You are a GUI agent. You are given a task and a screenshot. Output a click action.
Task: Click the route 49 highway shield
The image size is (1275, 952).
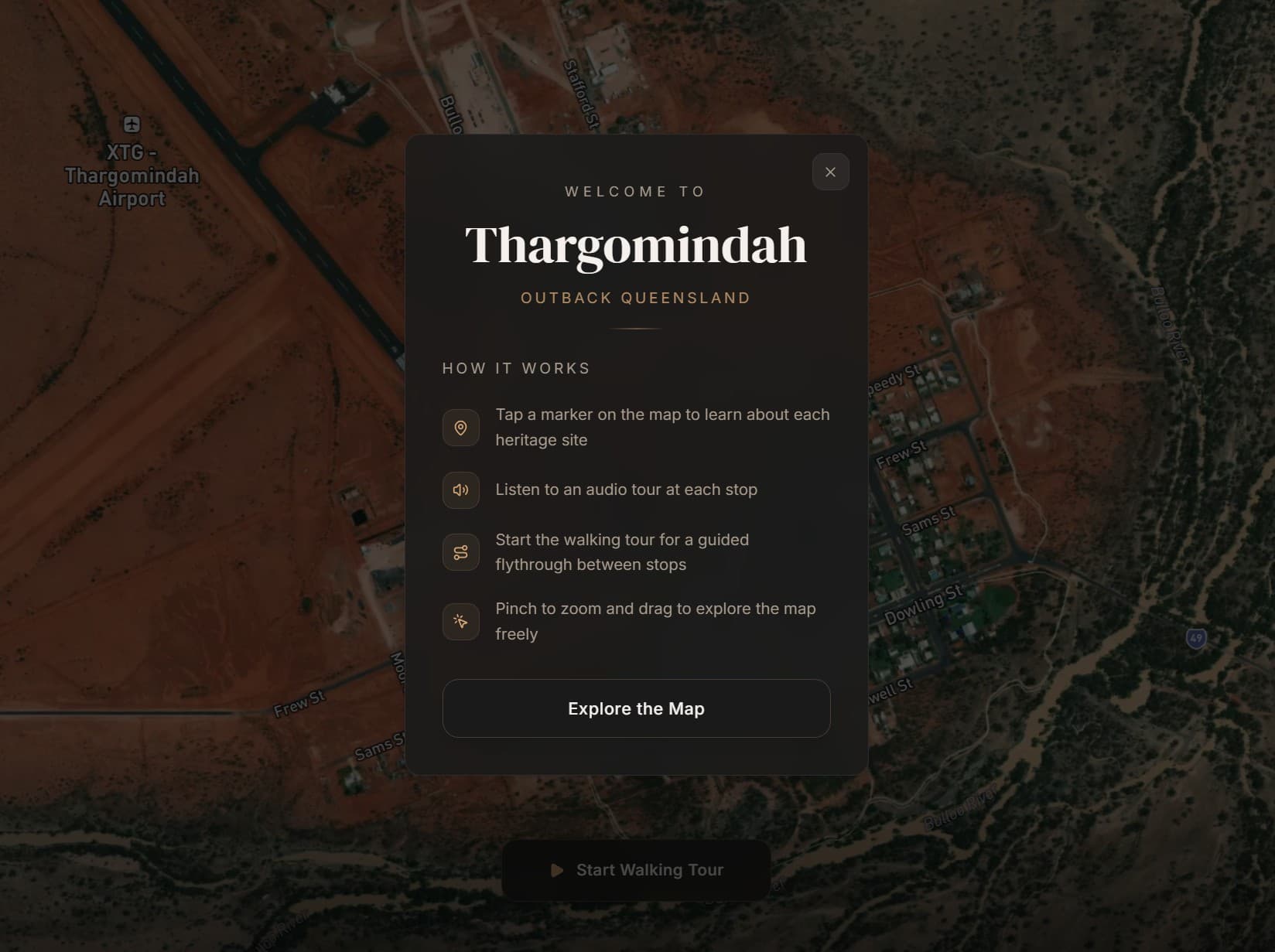pyautogui.click(x=1195, y=637)
